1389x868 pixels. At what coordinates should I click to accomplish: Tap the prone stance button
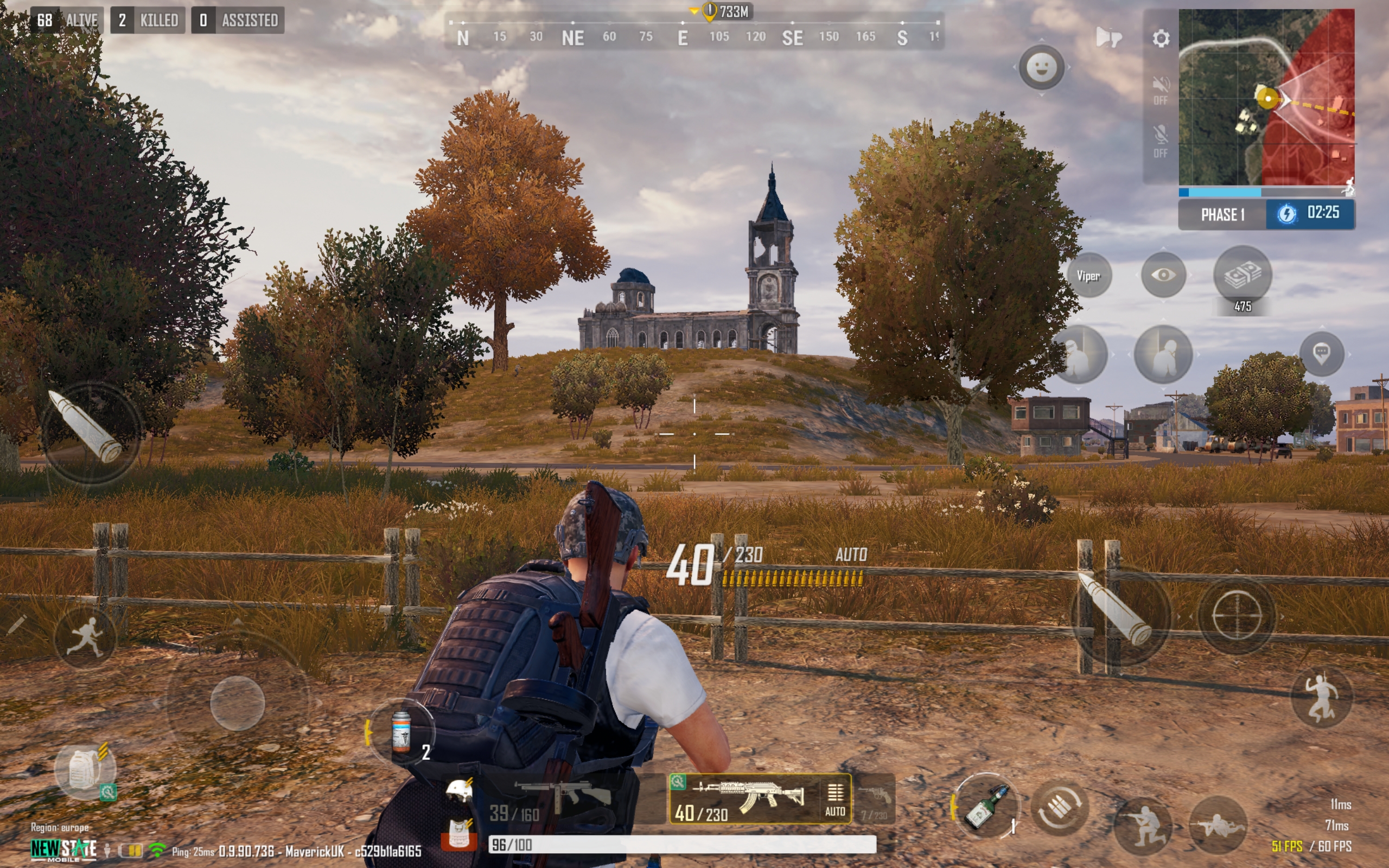(x=1218, y=826)
